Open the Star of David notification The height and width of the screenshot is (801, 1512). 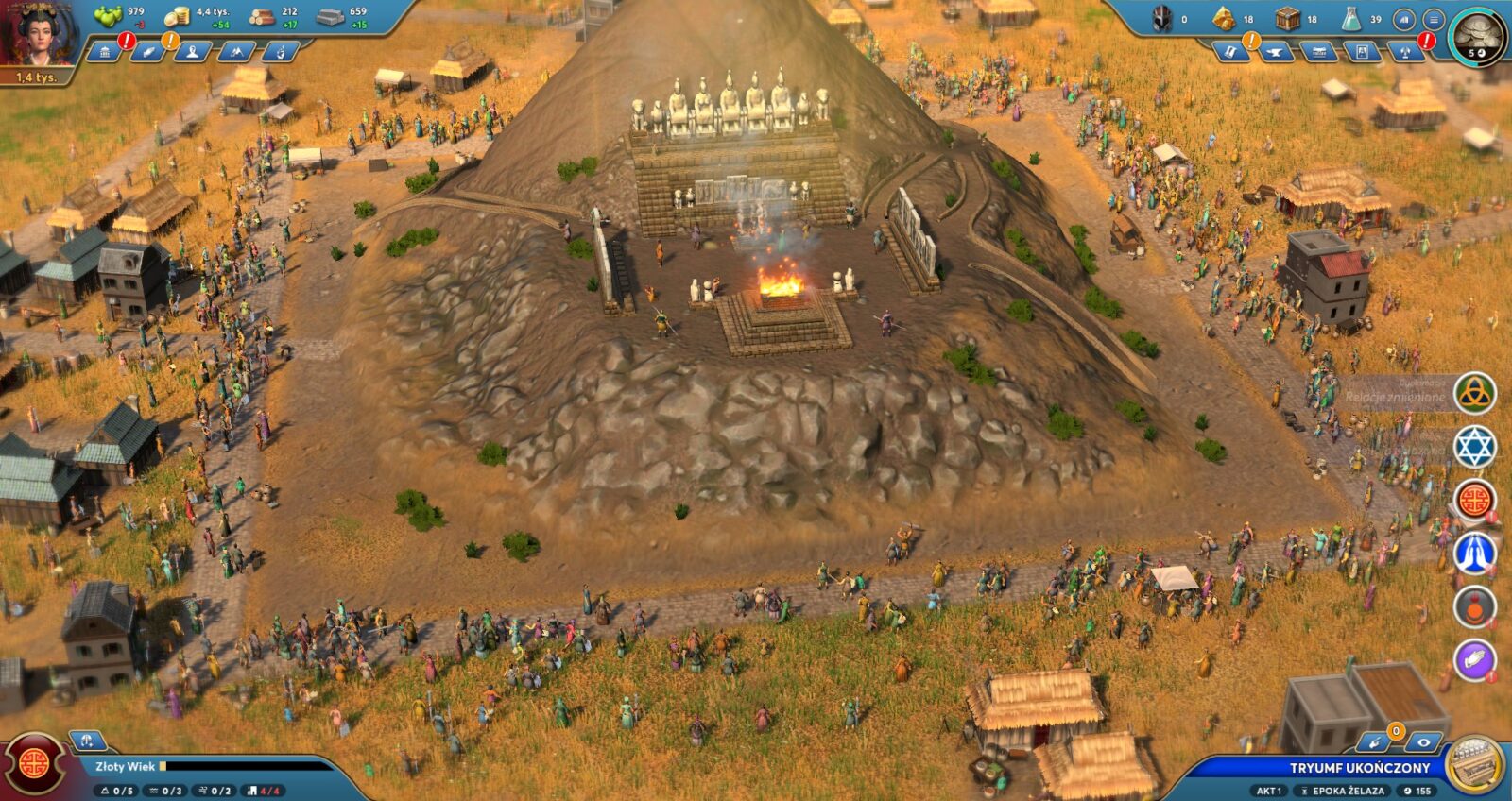pos(1474,447)
